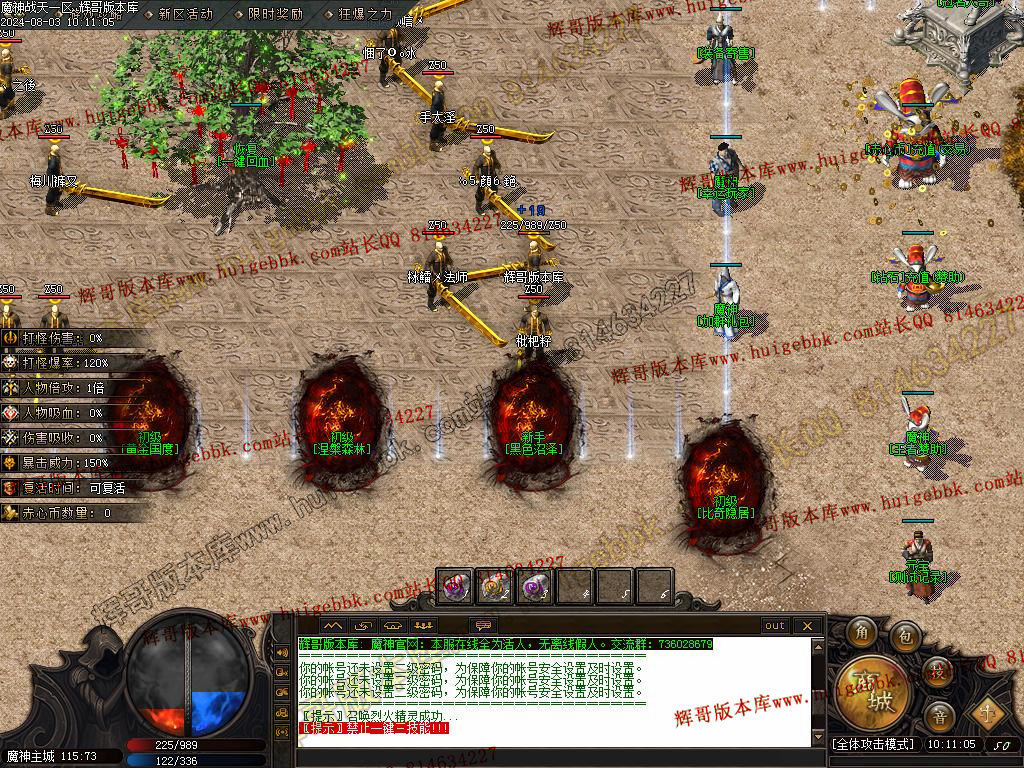The image size is (1024, 768).
Task: Click the chat window's out button
Action: click(775, 626)
